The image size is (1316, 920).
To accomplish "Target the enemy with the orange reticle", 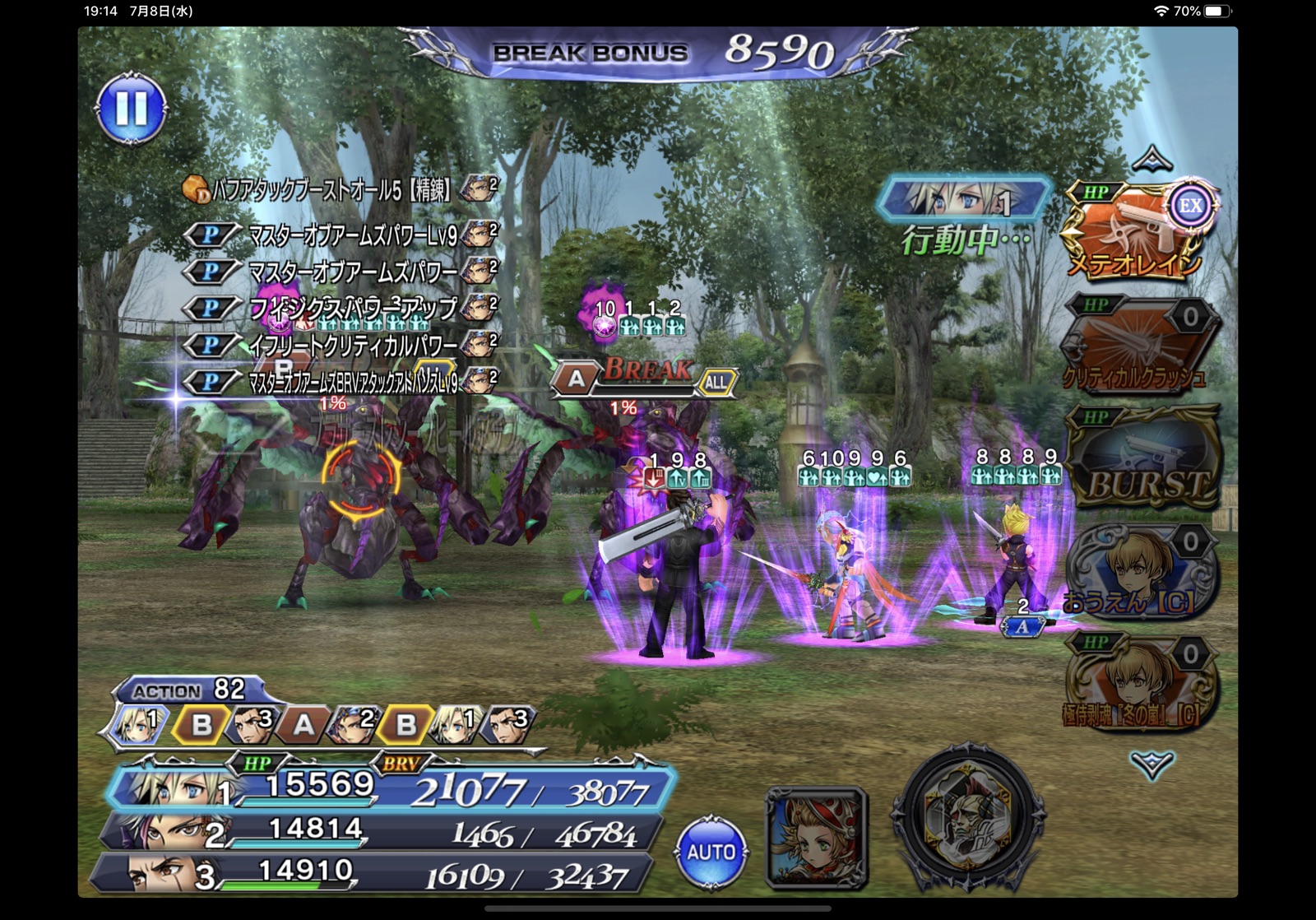I will [x=360, y=477].
